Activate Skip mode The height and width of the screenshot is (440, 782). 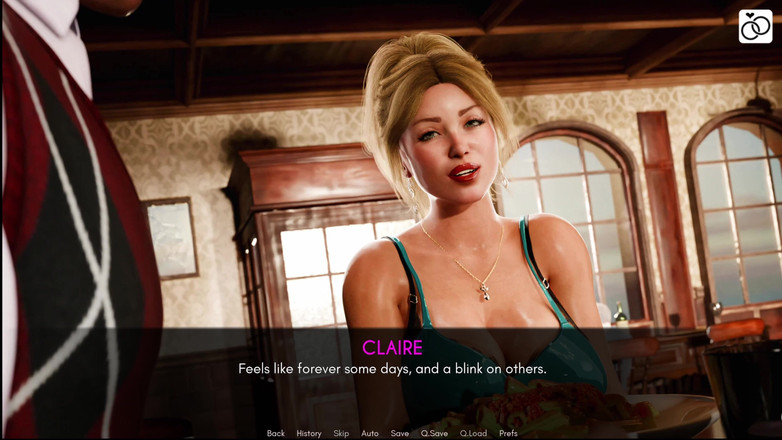pos(341,433)
